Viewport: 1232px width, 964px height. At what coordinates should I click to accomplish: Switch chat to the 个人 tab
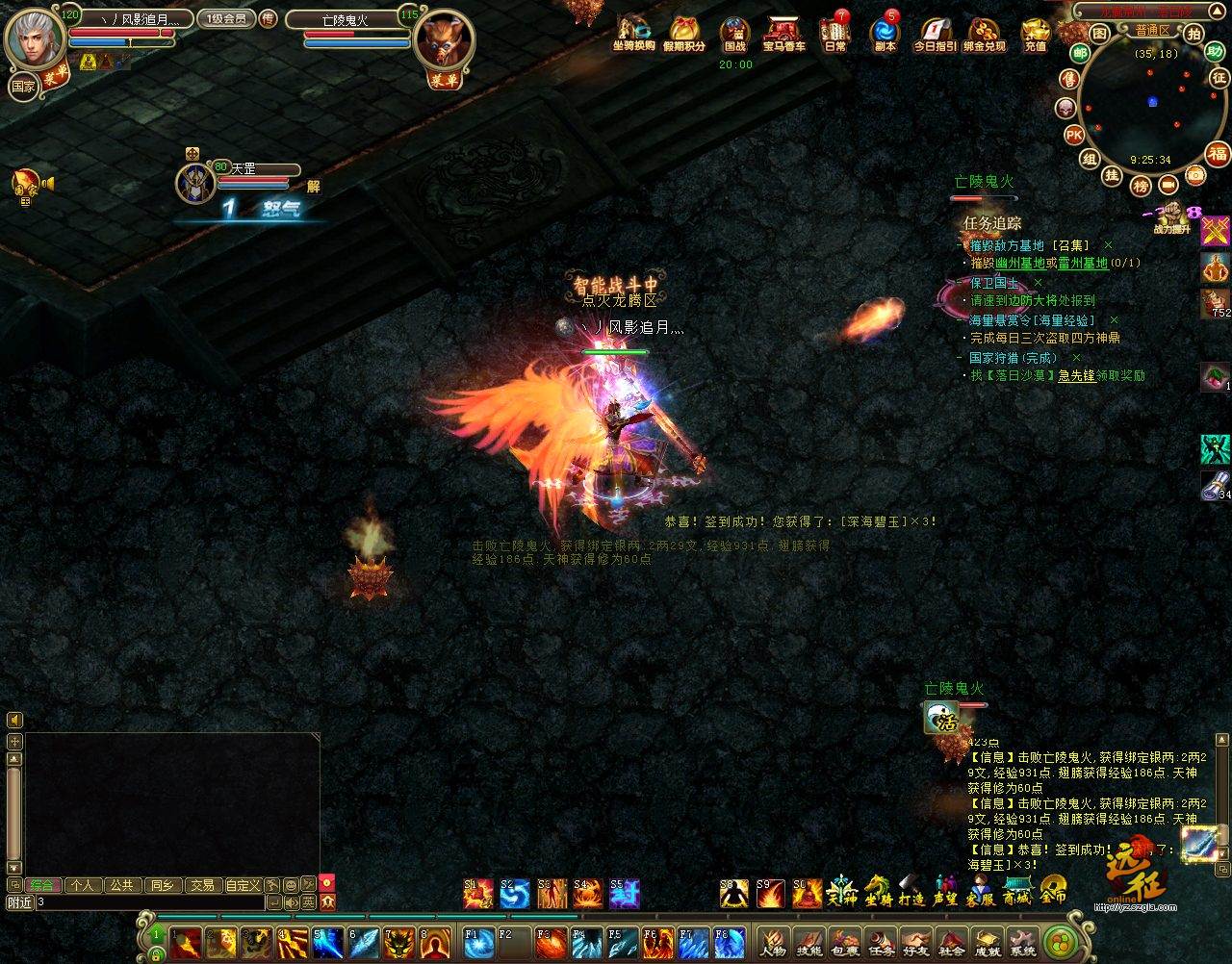(x=82, y=885)
